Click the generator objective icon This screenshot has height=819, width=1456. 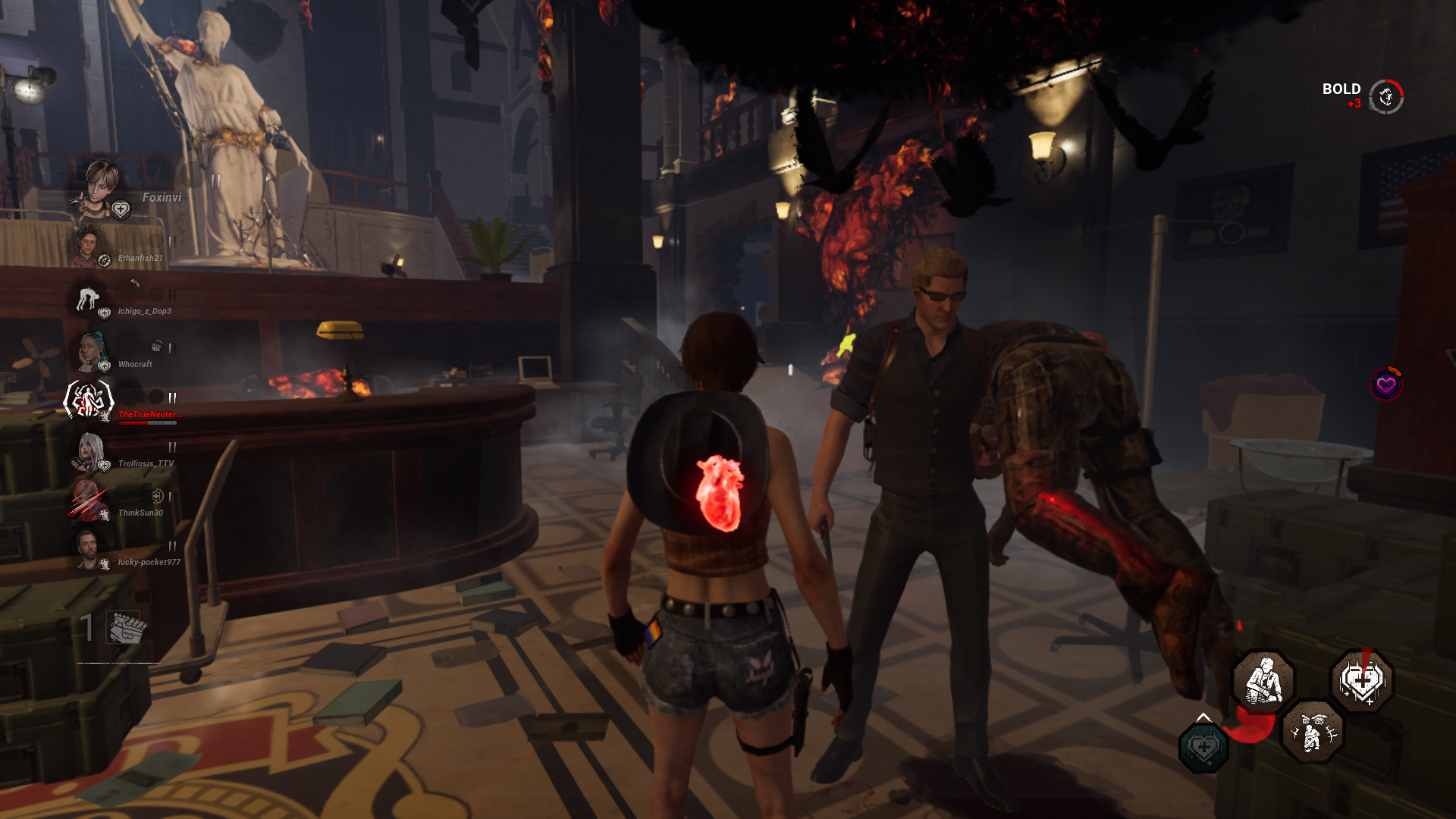pyautogui.click(x=125, y=628)
